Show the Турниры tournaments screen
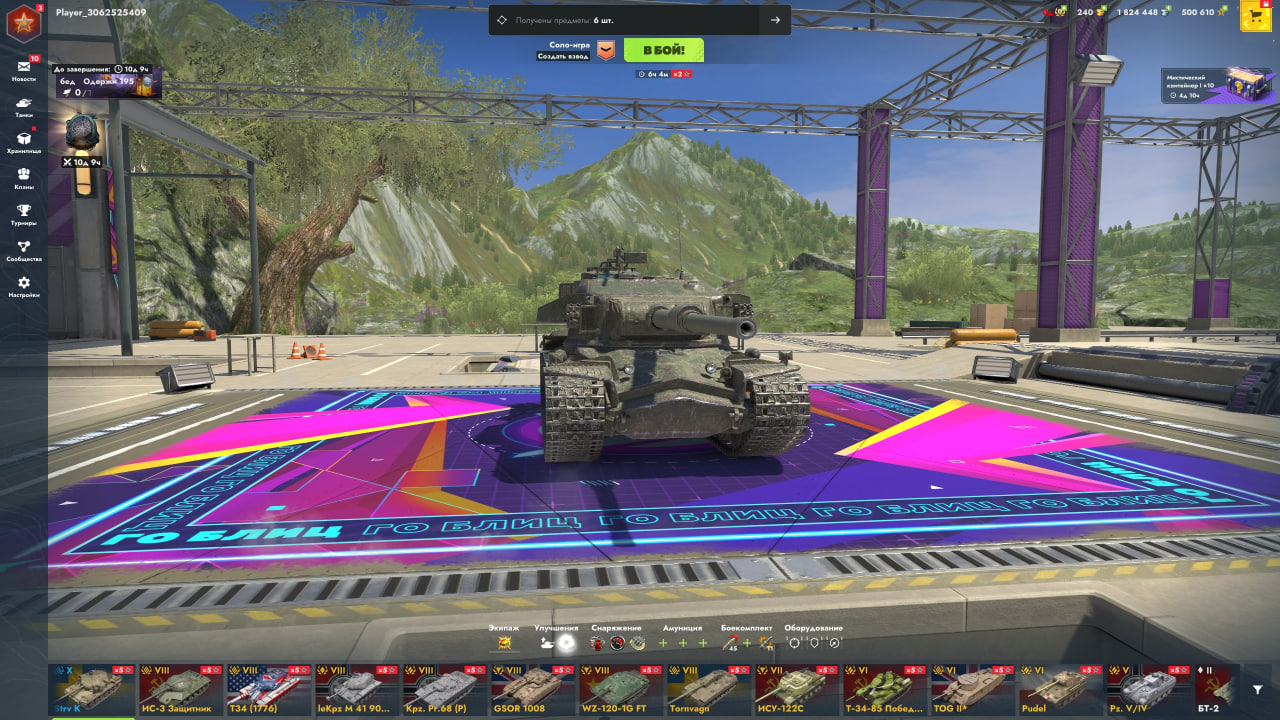 tap(24, 215)
